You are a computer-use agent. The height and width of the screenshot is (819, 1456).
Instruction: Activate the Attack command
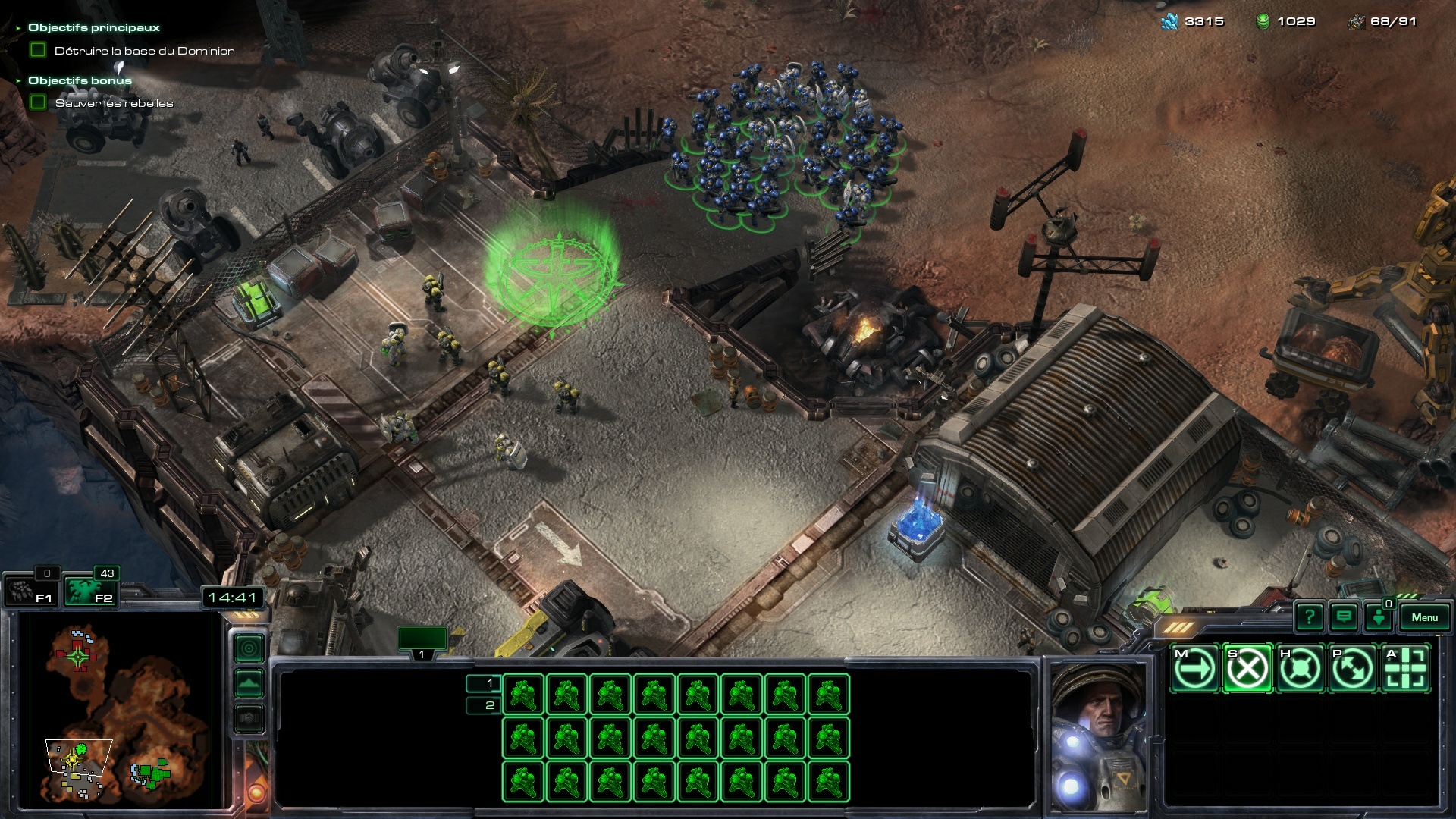[1405, 669]
